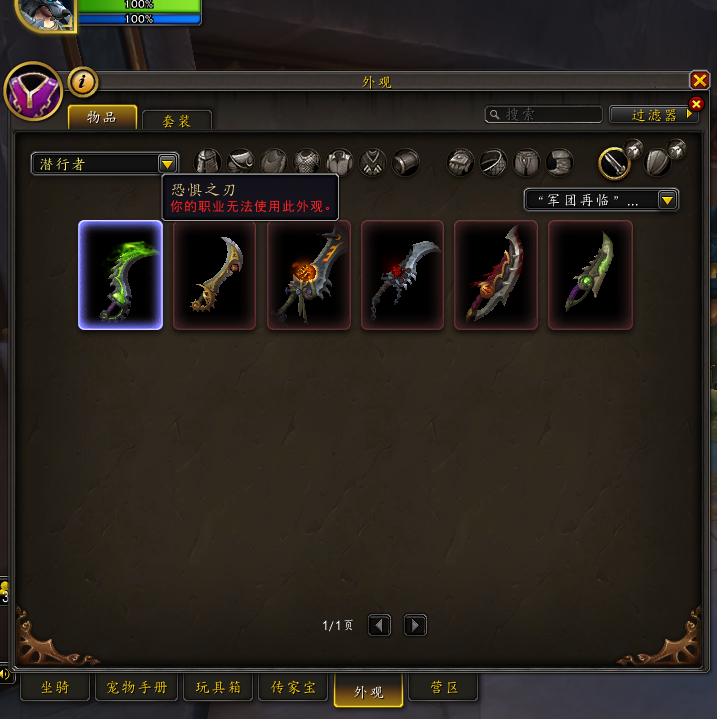Screen dimensions: 717x719
Task: Show the 传家宝 heirlooms tab
Action: pyautogui.click(x=293, y=688)
